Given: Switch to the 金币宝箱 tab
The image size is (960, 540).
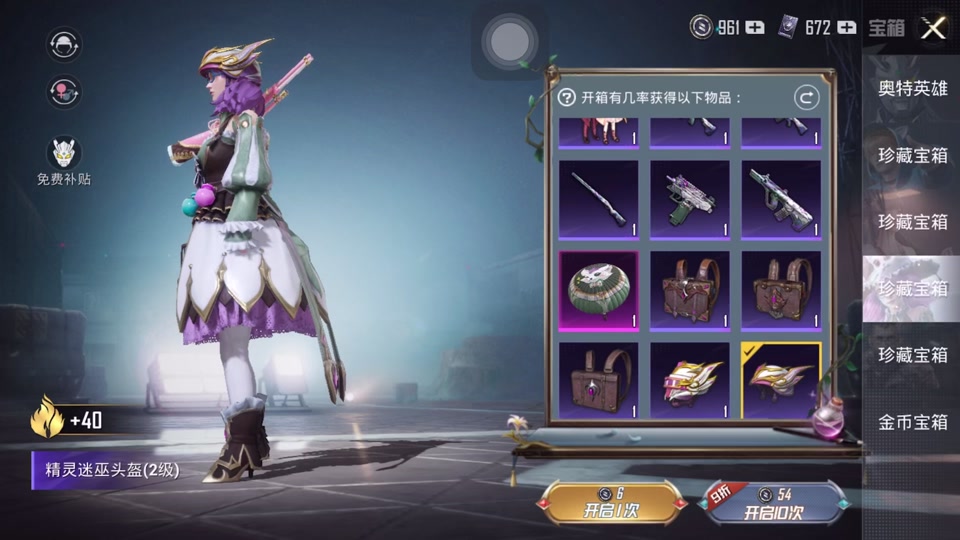Looking at the screenshot, I should [912, 422].
